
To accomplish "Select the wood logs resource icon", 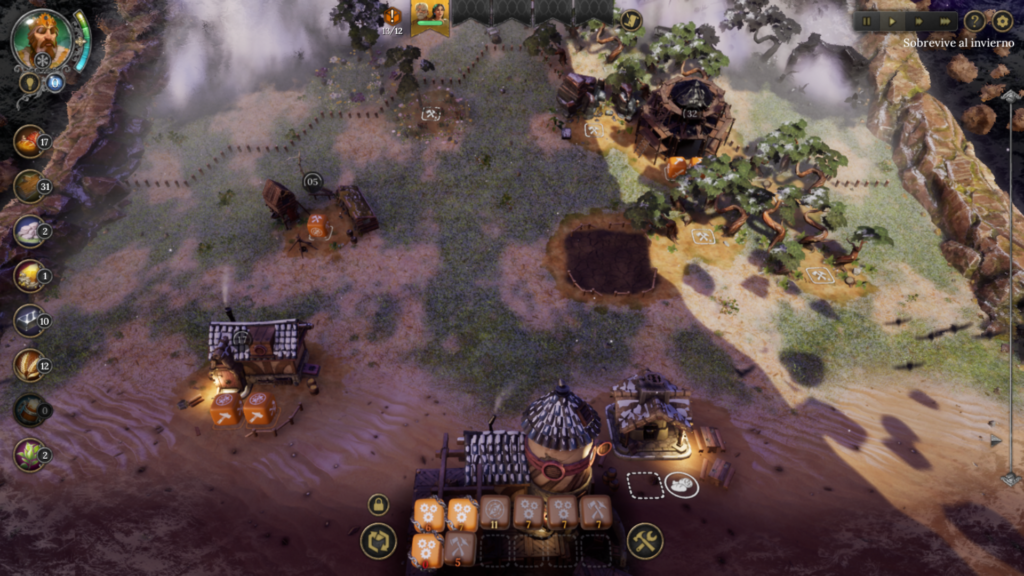I will click(x=29, y=186).
